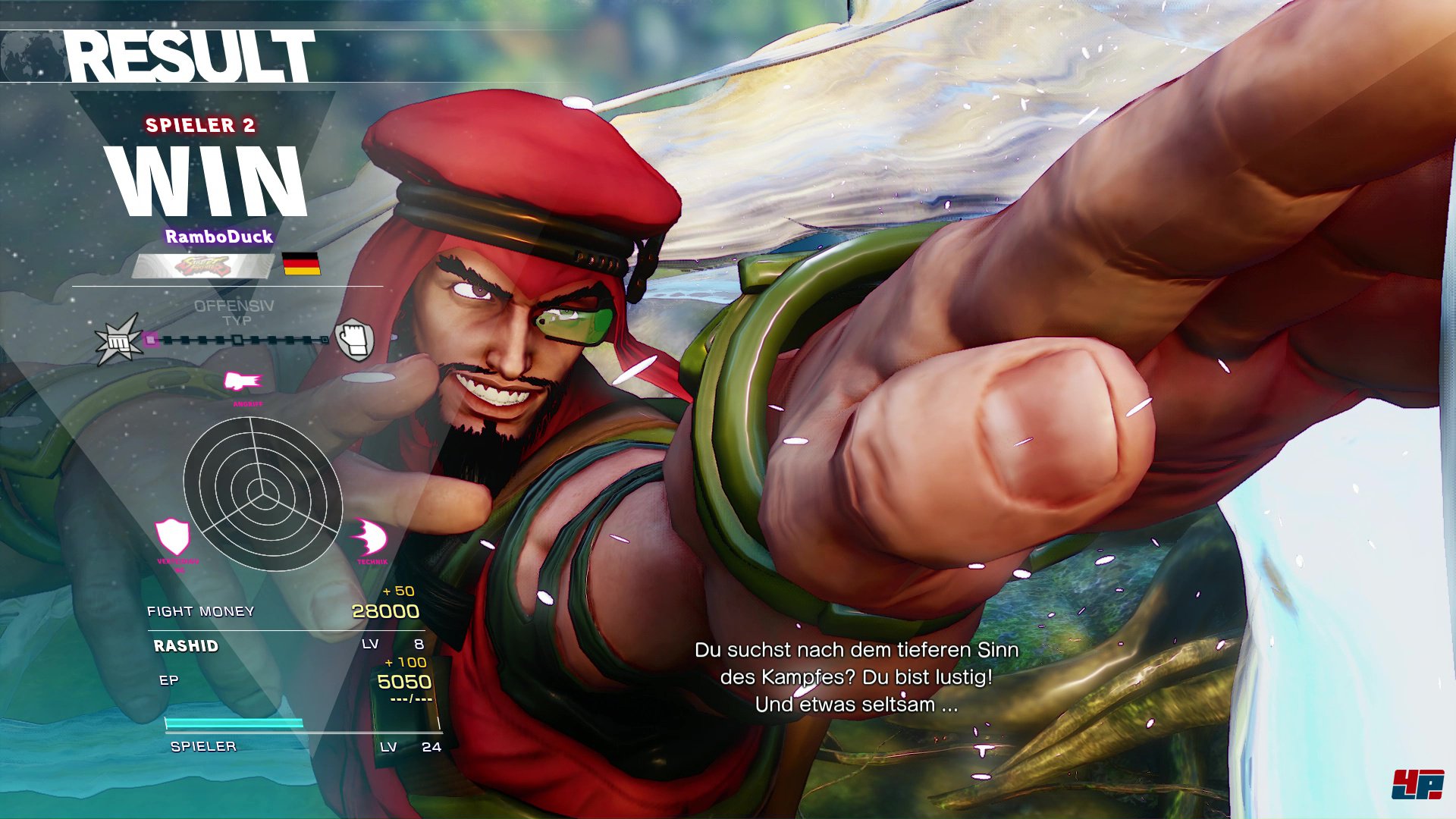Select the RamboDuck player name tag

(219, 237)
